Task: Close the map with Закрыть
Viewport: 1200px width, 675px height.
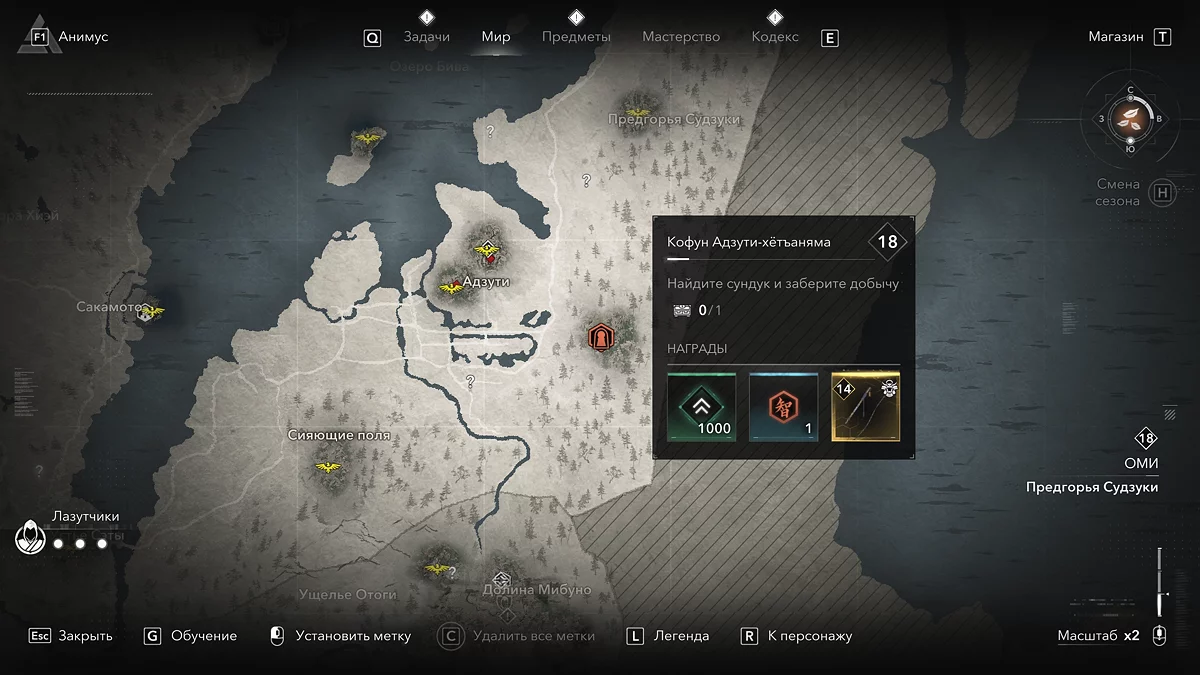Action: 85,636
